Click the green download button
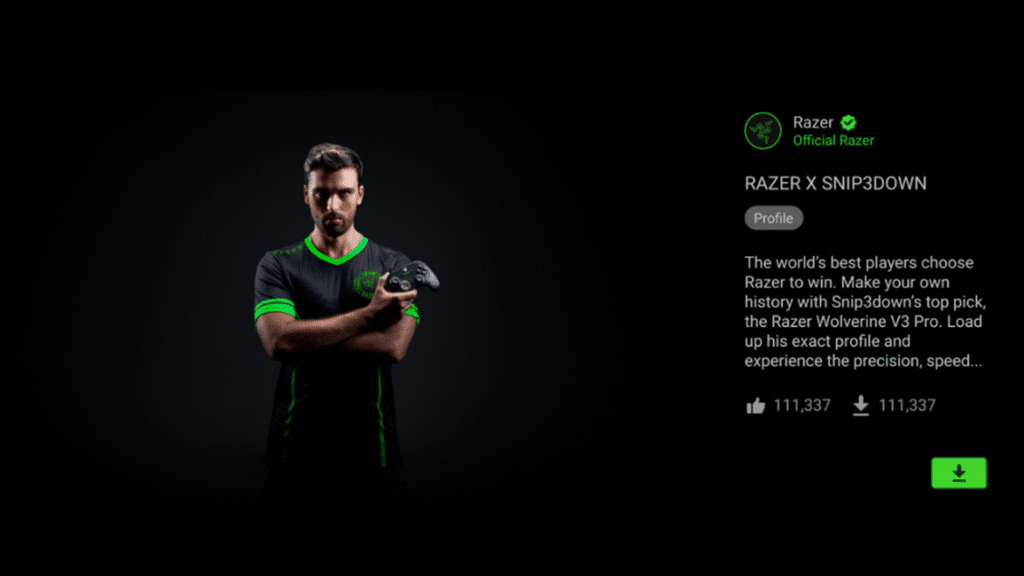The width and height of the screenshot is (1024, 576). tap(958, 473)
